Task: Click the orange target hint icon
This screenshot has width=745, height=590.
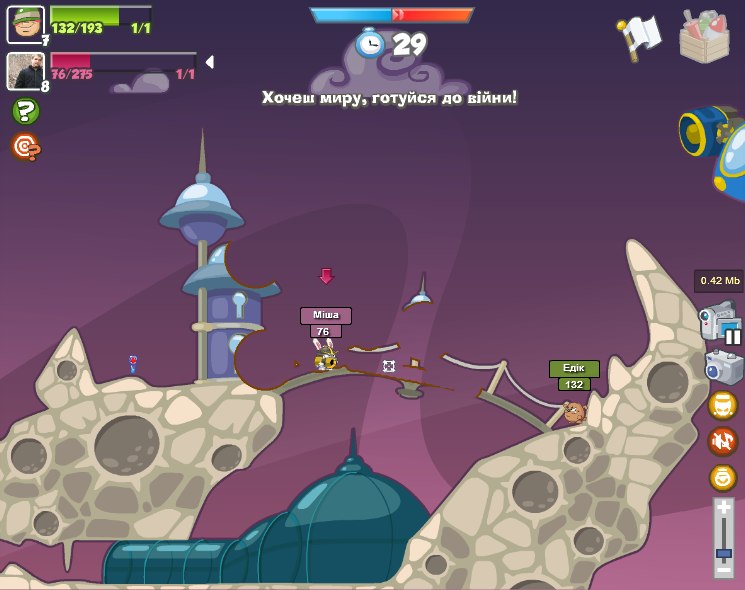Action: point(25,147)
